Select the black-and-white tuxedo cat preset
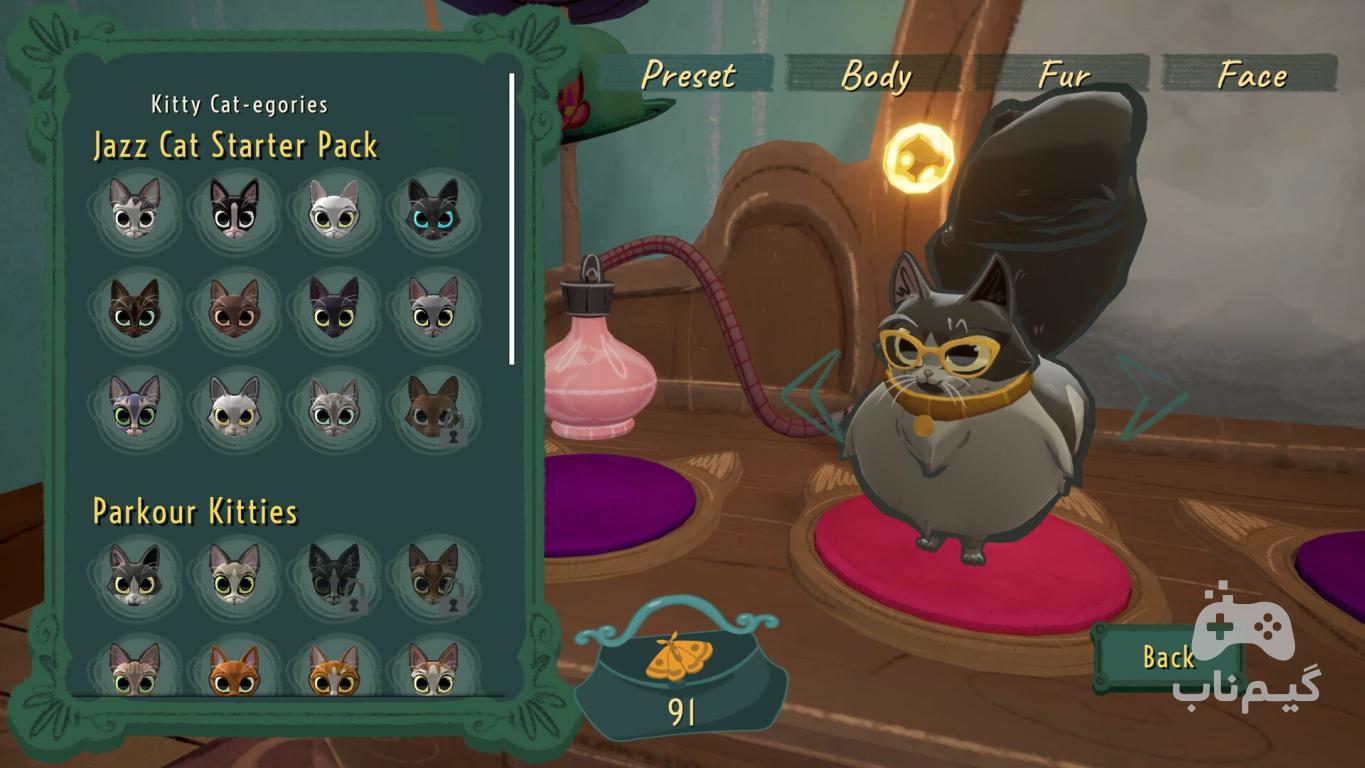The height and width of the screenshot is (768, 1365). click(x=234, y=208)
